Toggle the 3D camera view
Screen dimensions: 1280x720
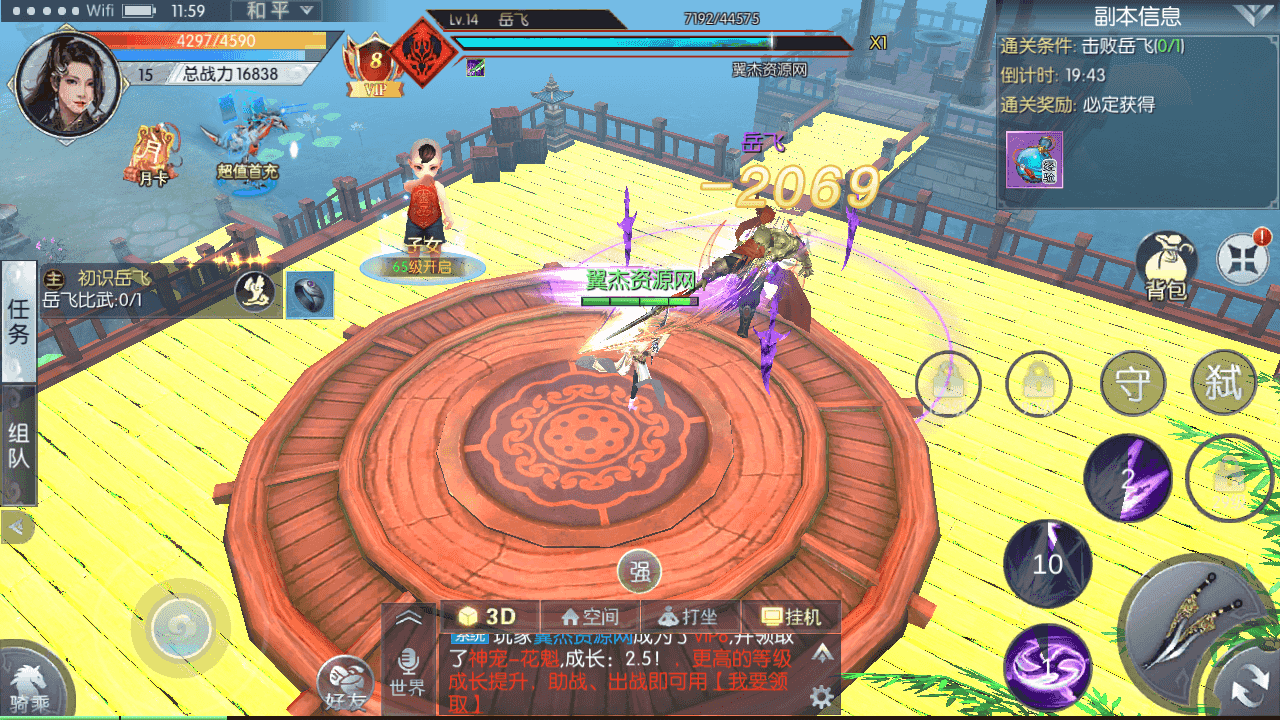(x=489, y=617)
